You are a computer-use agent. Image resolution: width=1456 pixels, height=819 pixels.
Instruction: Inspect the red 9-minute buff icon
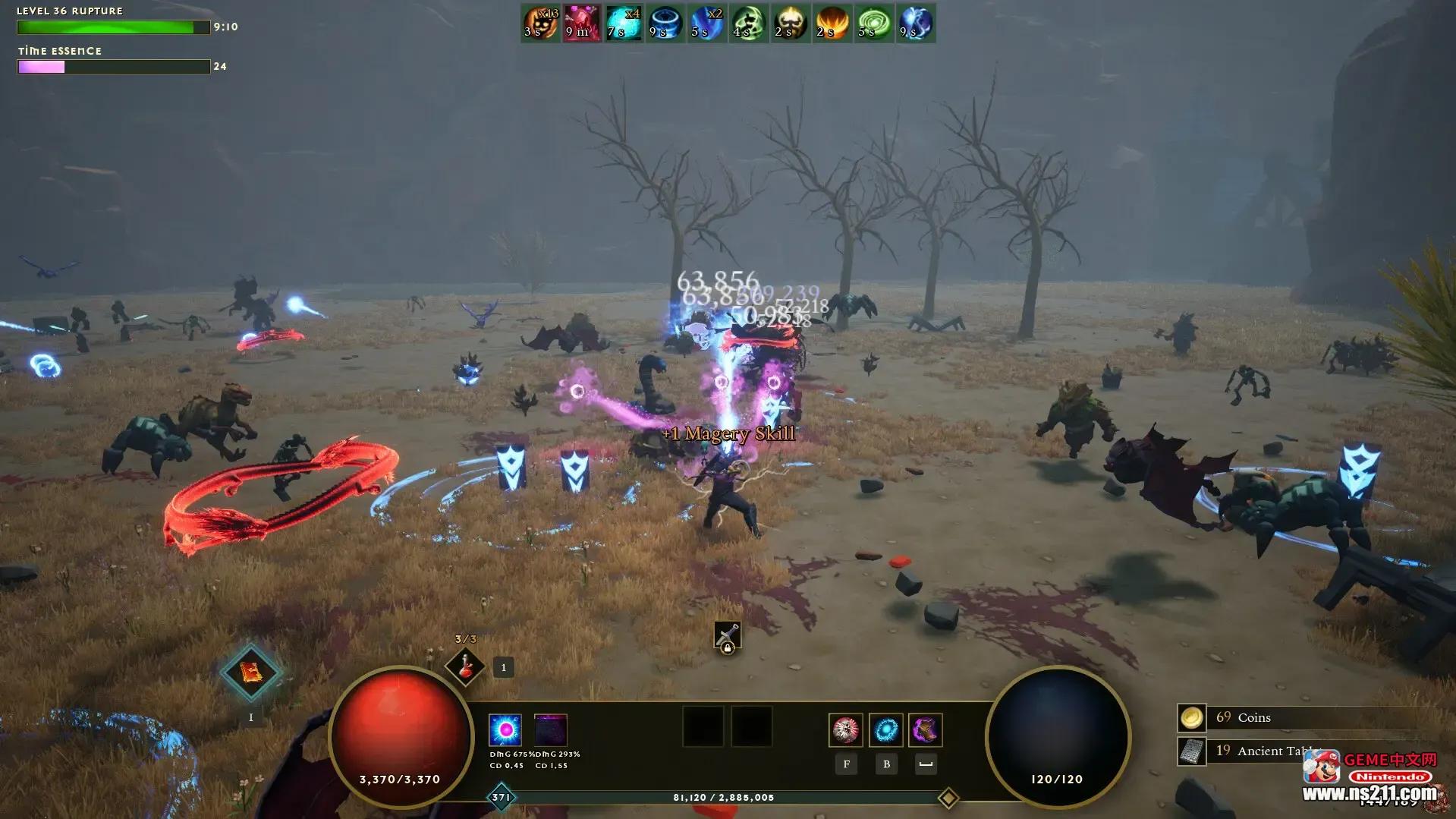tap(582, 24)
